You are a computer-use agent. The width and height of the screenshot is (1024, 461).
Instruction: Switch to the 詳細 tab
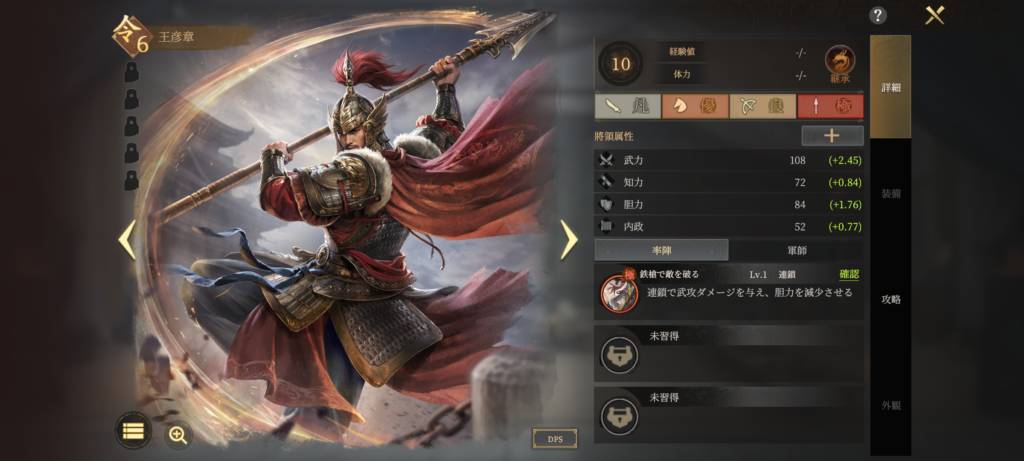890,87
